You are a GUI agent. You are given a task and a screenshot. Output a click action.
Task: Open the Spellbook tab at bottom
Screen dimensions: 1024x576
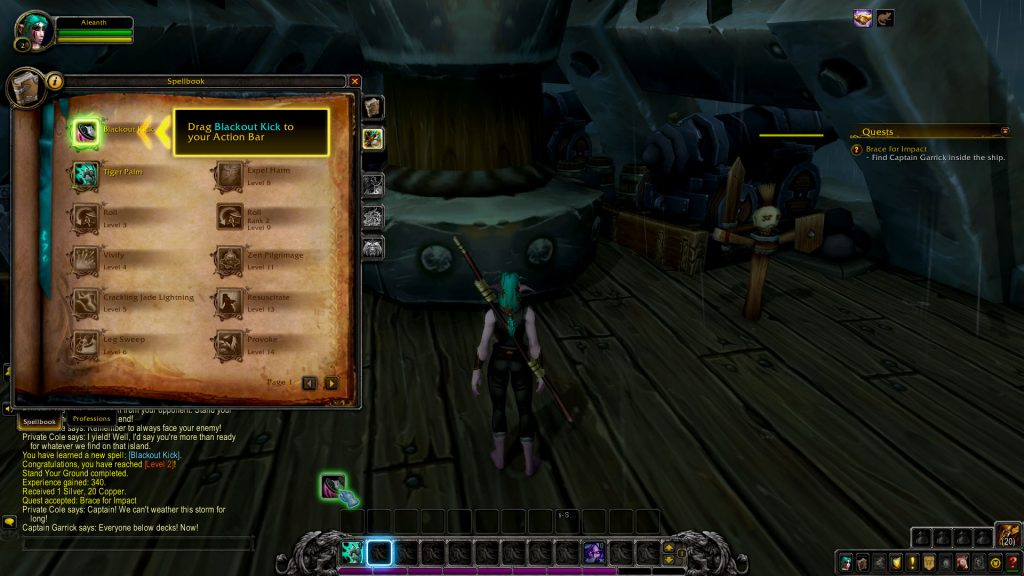coord(40,422)
